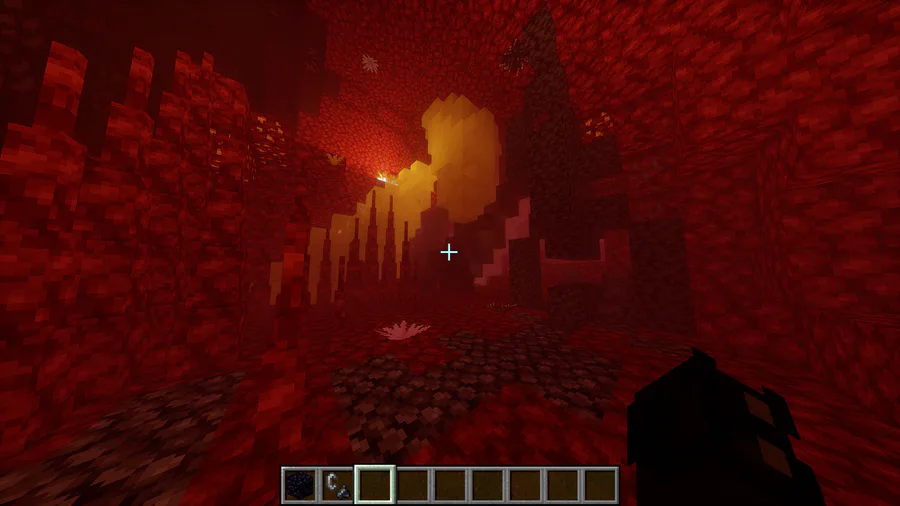The image size is (900, 506).
Task: Click the highlighted empty hotbar slot
Action: click(x=375, y=485)
